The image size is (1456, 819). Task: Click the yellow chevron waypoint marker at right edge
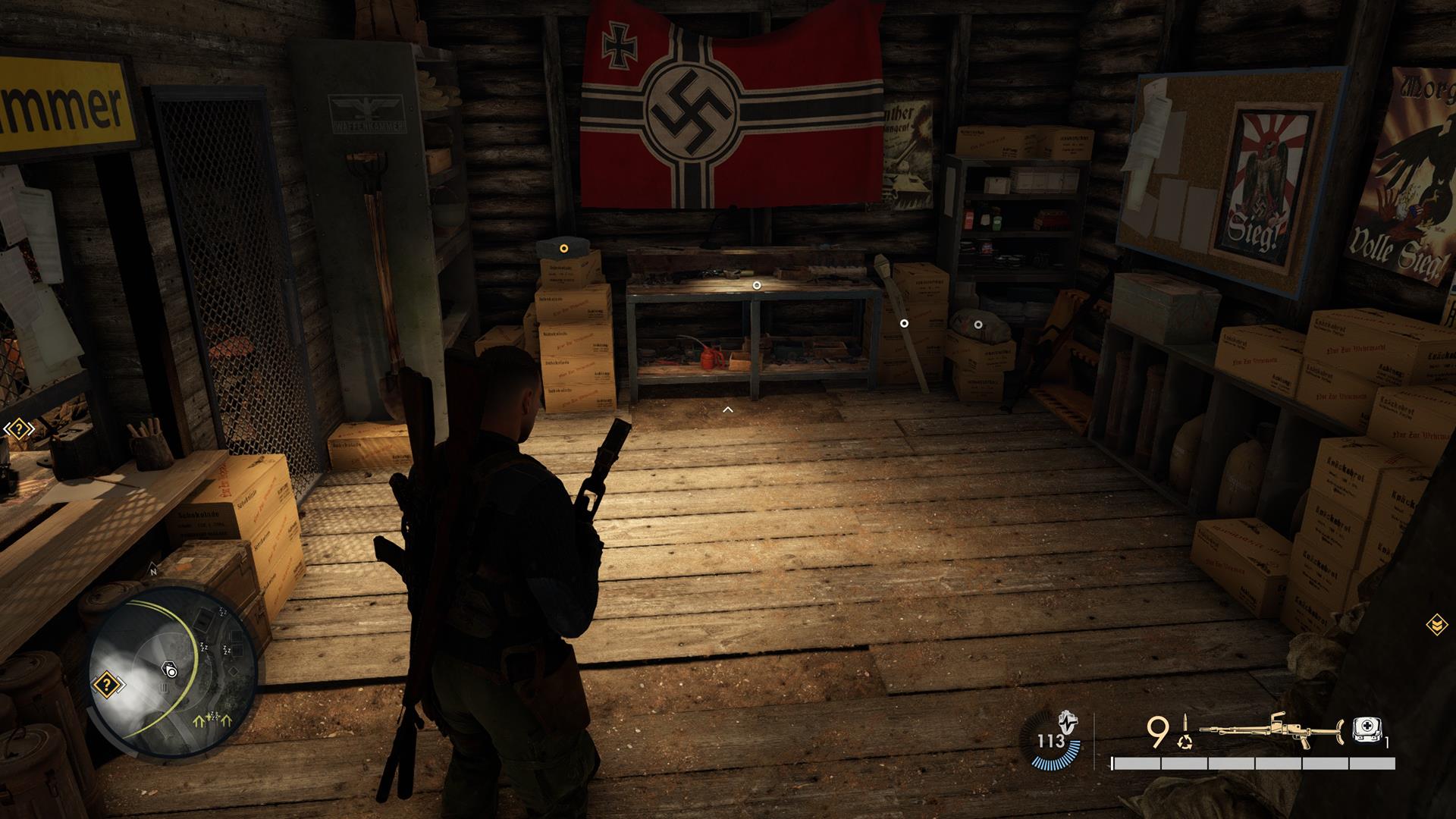(x=1436, y=624)
